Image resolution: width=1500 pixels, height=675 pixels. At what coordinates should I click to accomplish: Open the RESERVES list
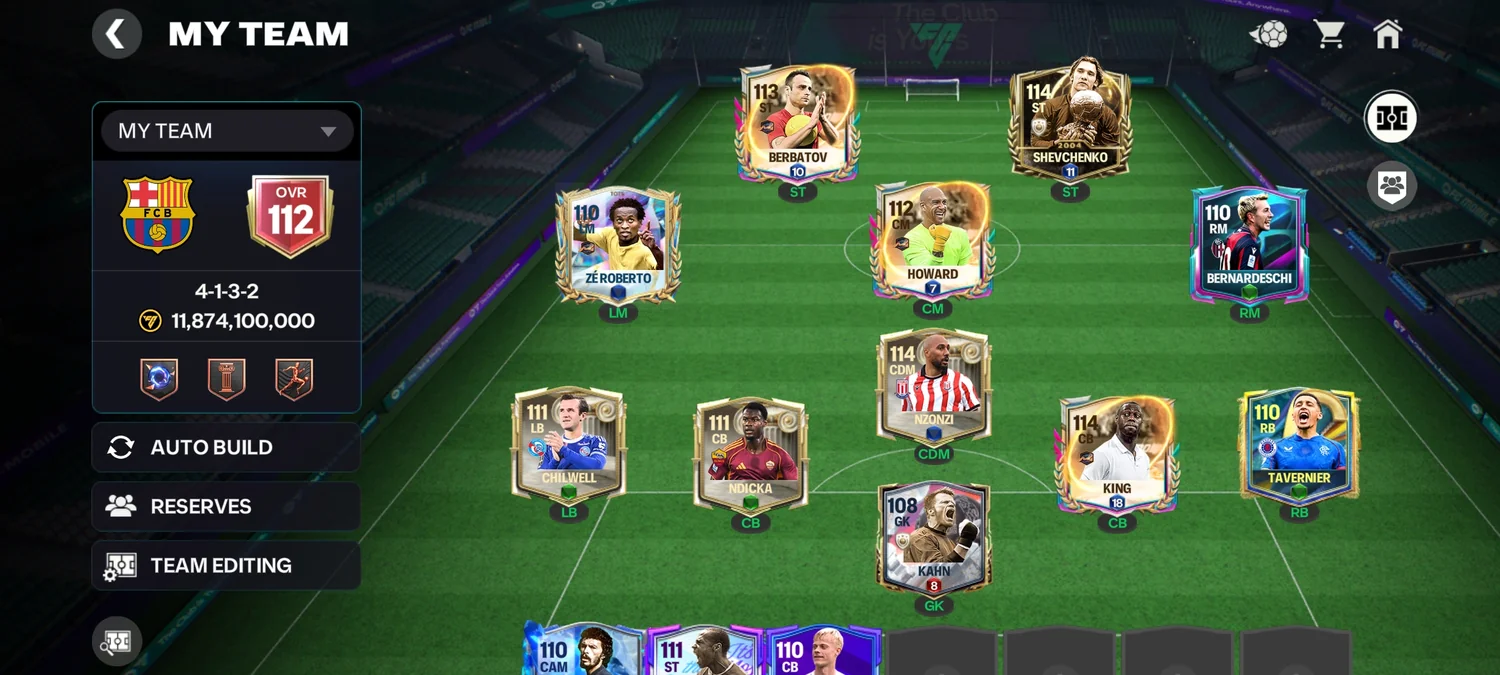[x=226, y=506]
